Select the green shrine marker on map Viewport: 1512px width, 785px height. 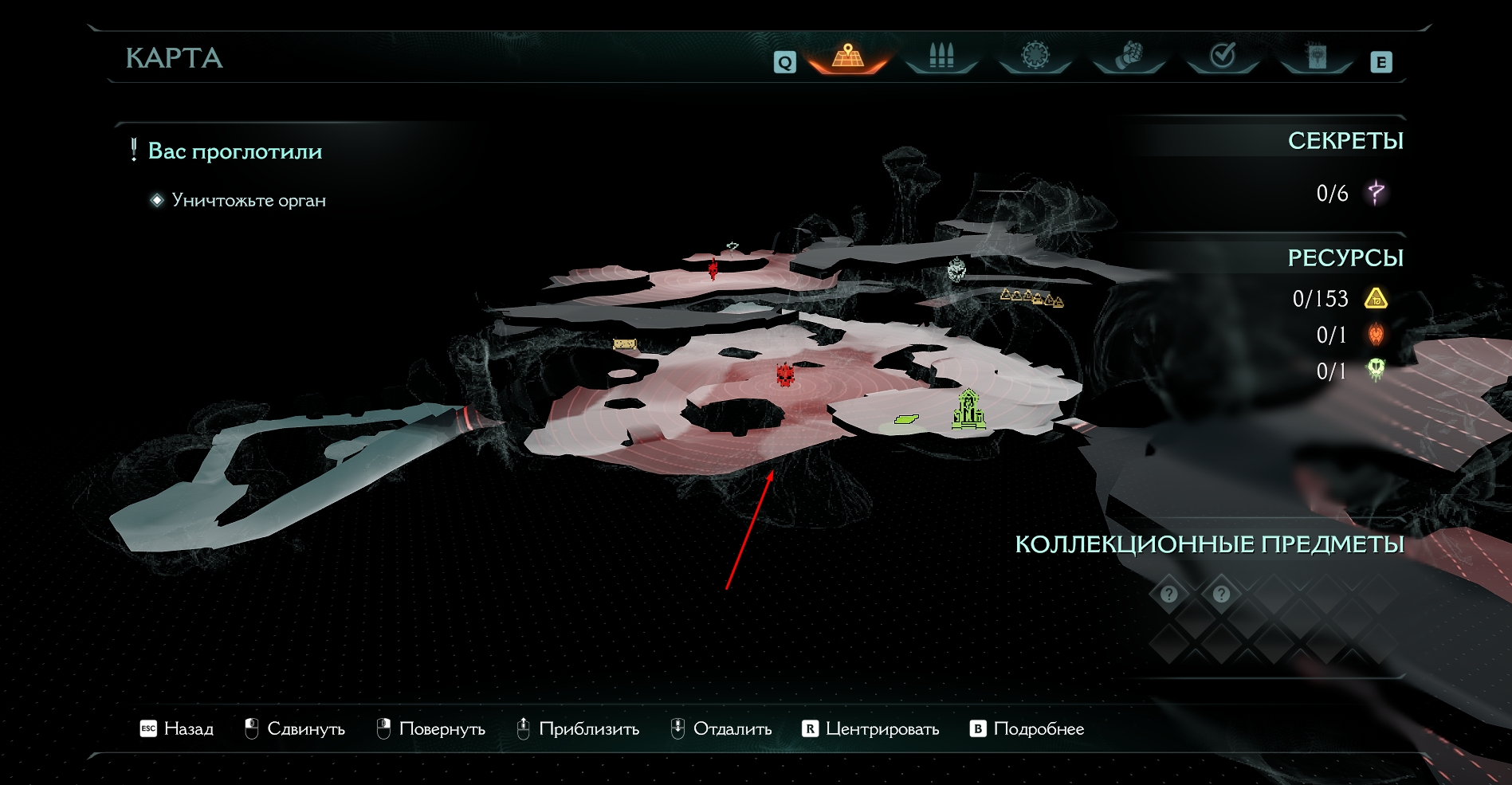(968, 409)
